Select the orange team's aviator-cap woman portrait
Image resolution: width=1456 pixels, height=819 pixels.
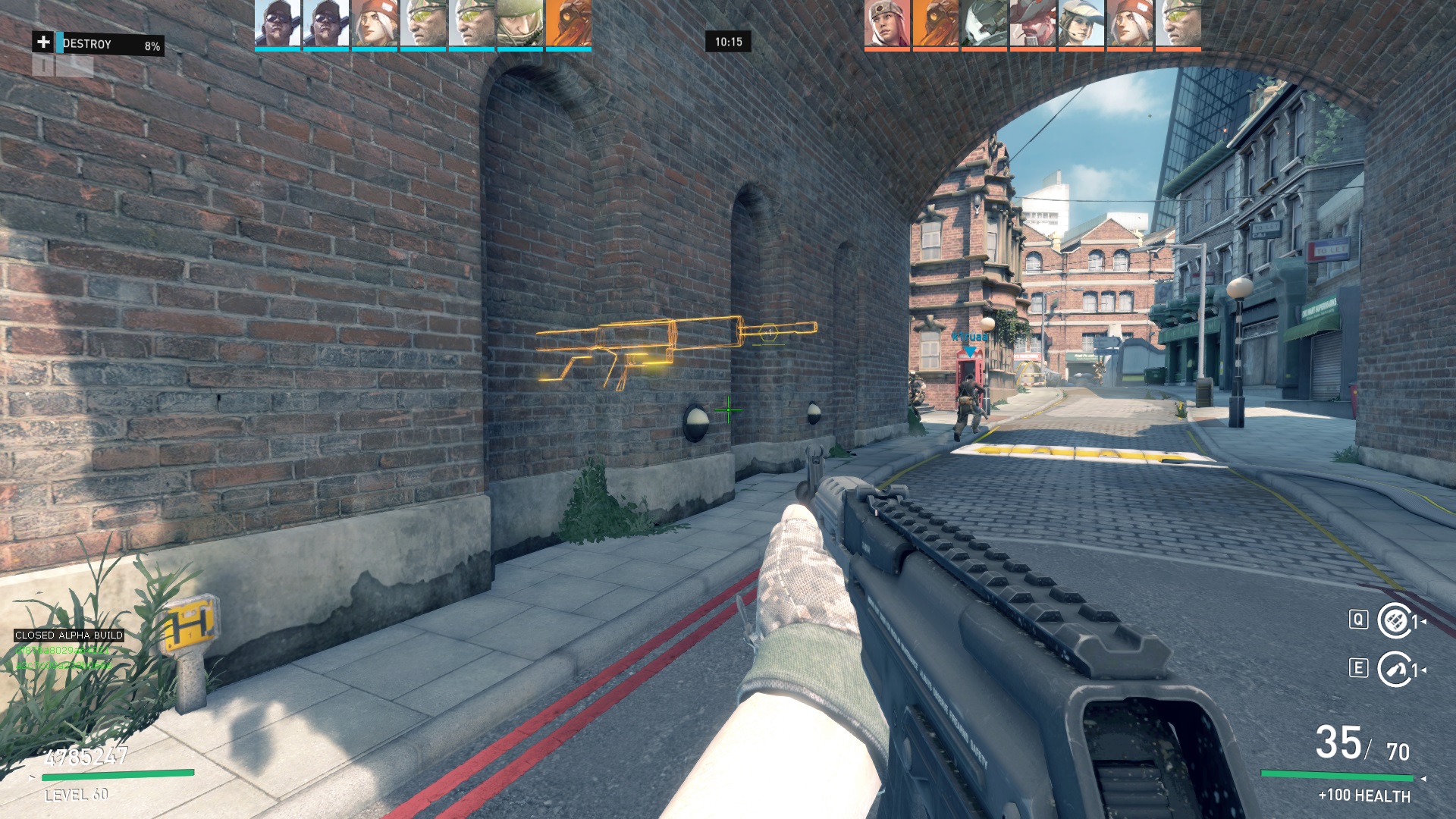pyautogui.click(x=887, y=24)
